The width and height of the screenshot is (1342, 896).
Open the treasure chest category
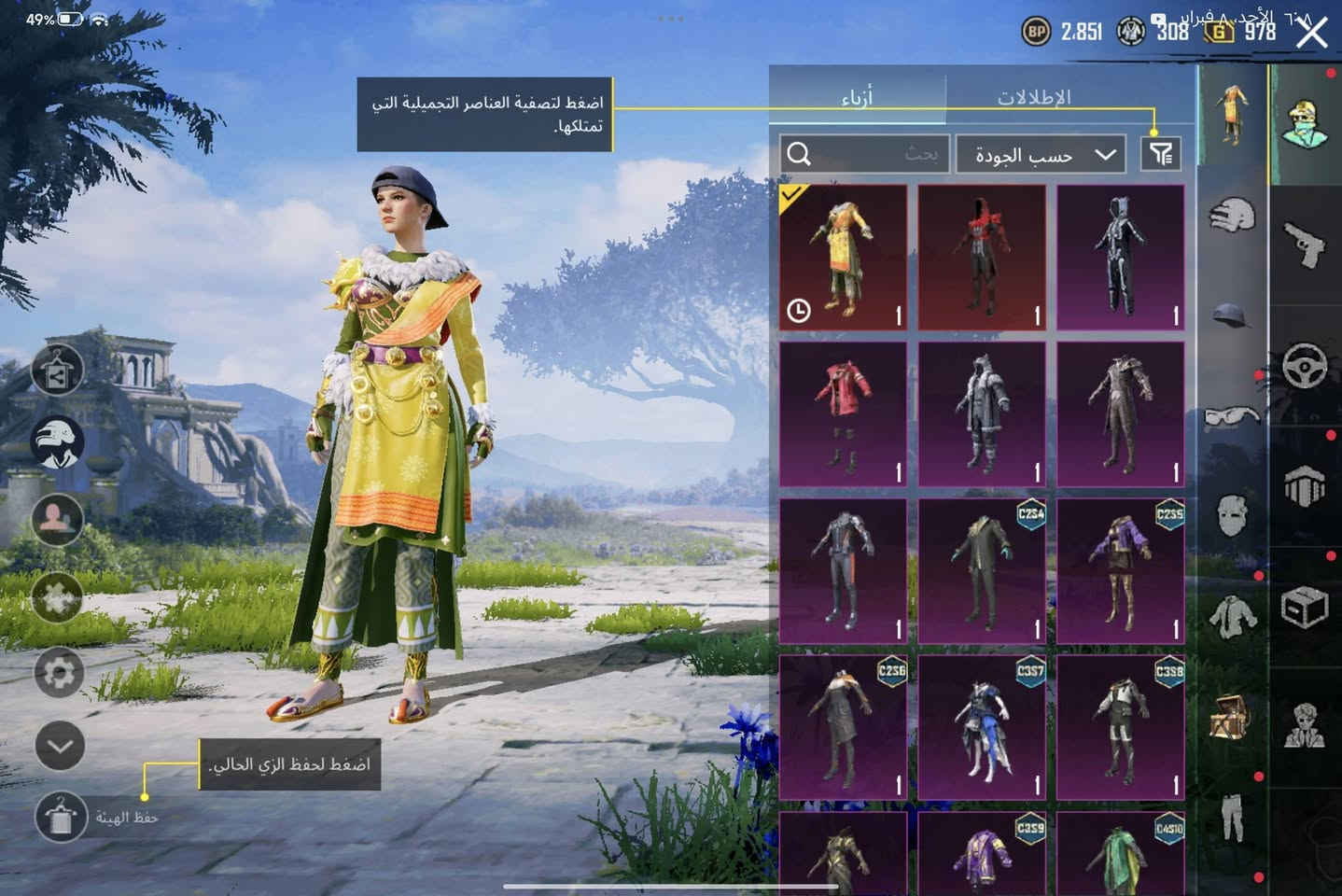point(1233,717)
